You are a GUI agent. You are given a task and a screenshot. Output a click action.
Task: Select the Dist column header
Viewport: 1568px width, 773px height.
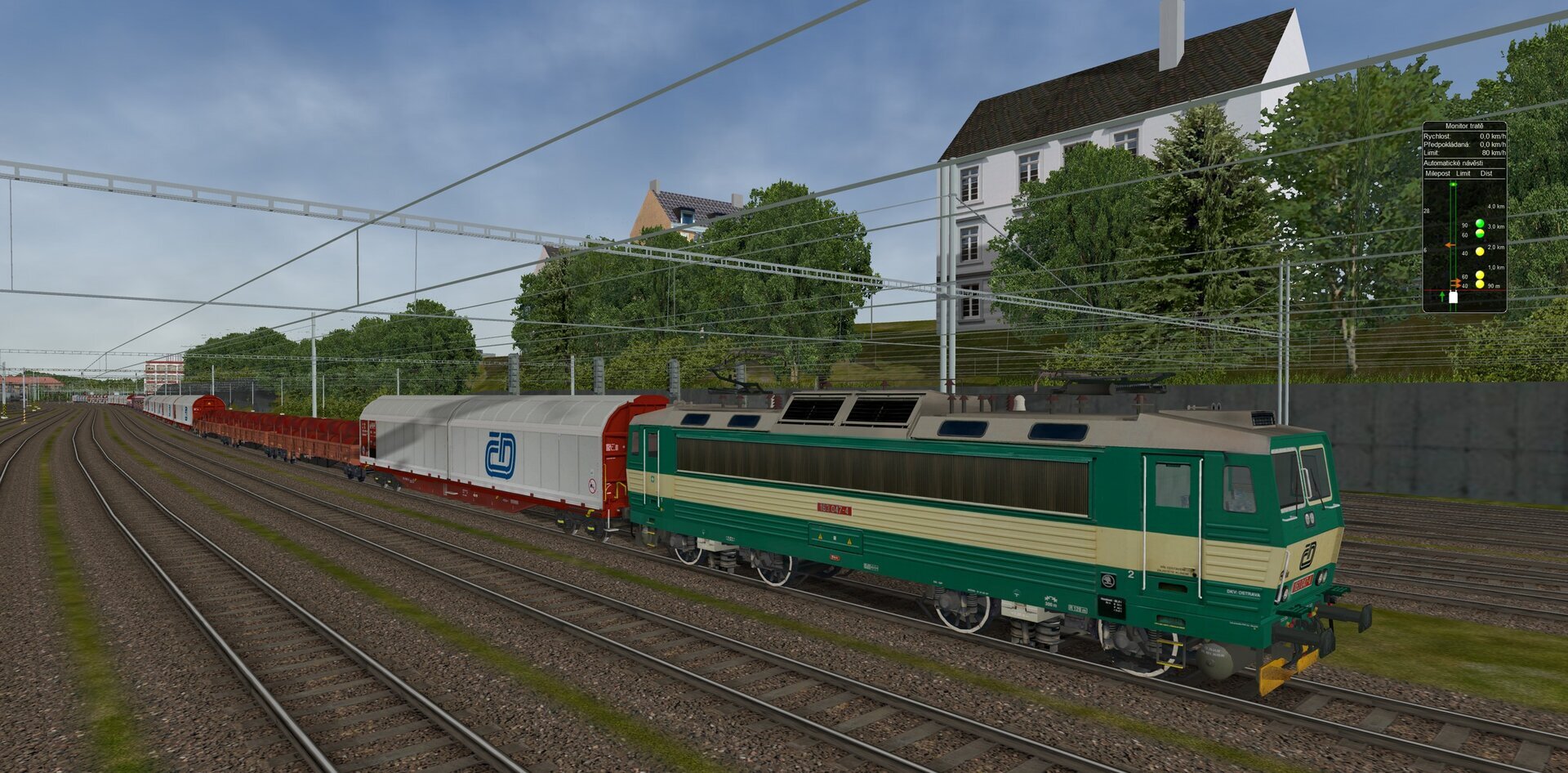1486,172
